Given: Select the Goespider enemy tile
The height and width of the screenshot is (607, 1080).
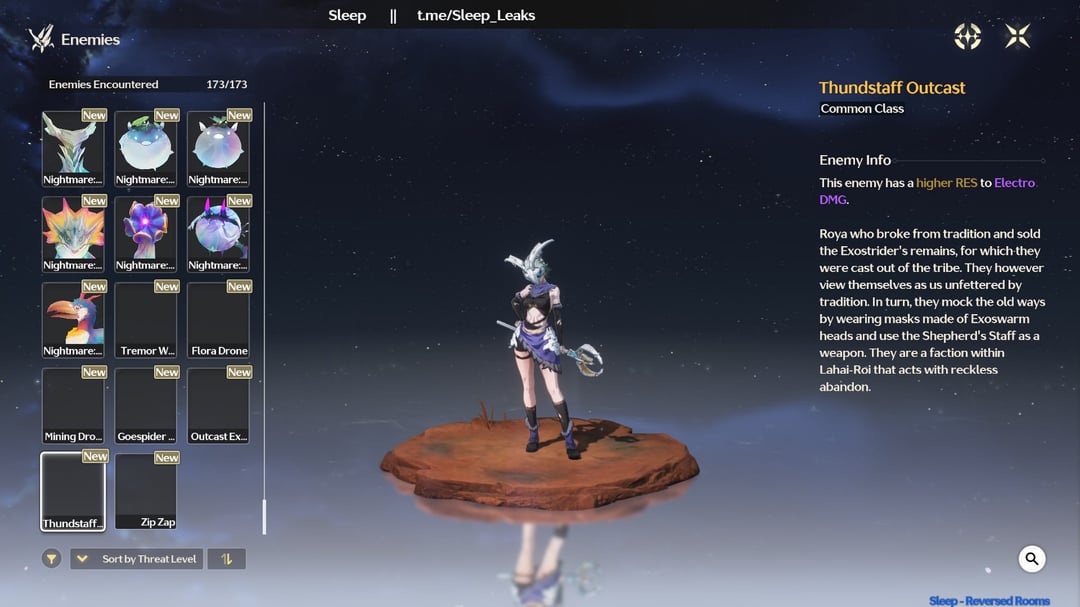Looking at the screenshot, I should 146,406.
